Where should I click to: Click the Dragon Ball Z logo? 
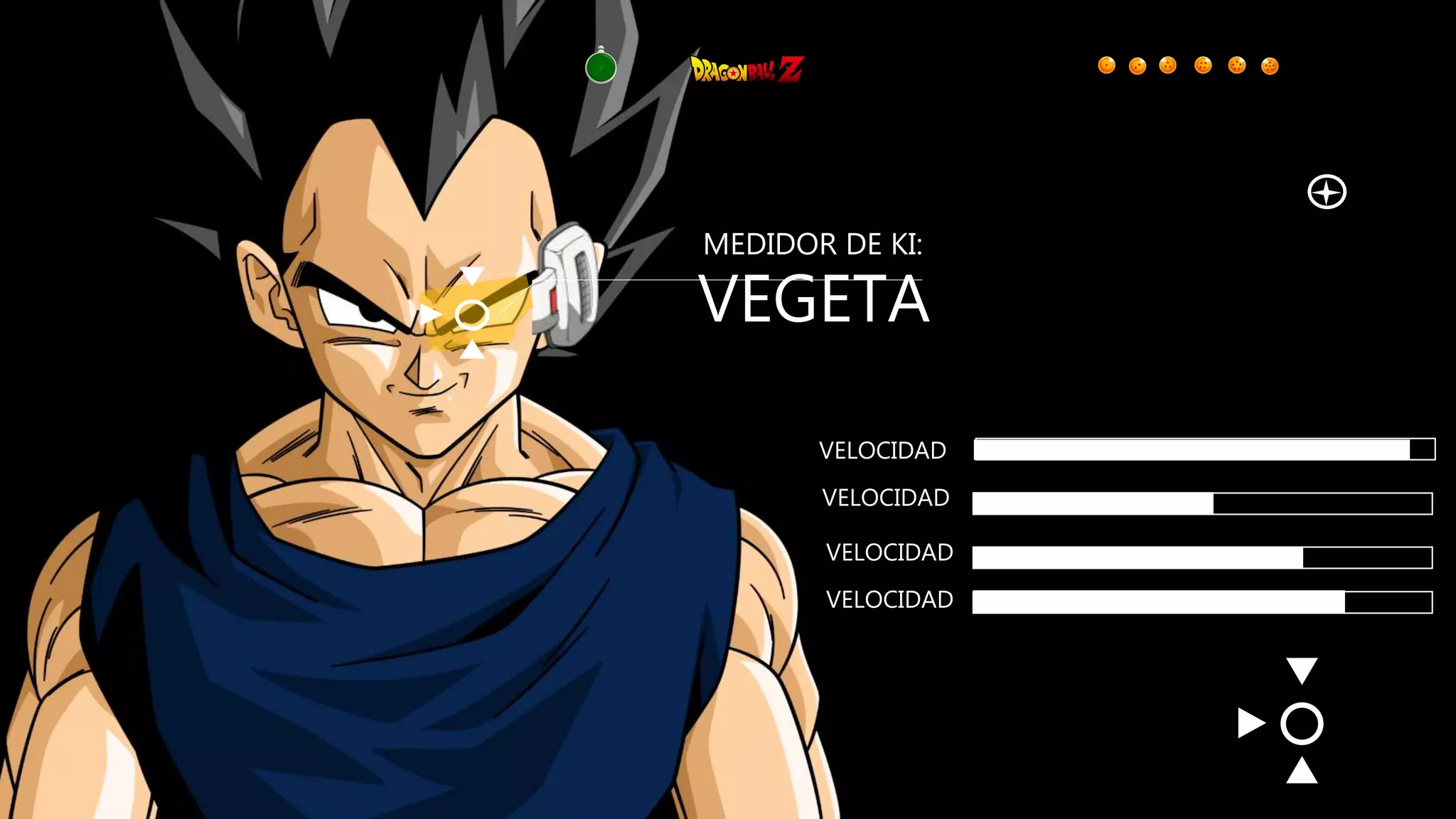pos(747,70)
